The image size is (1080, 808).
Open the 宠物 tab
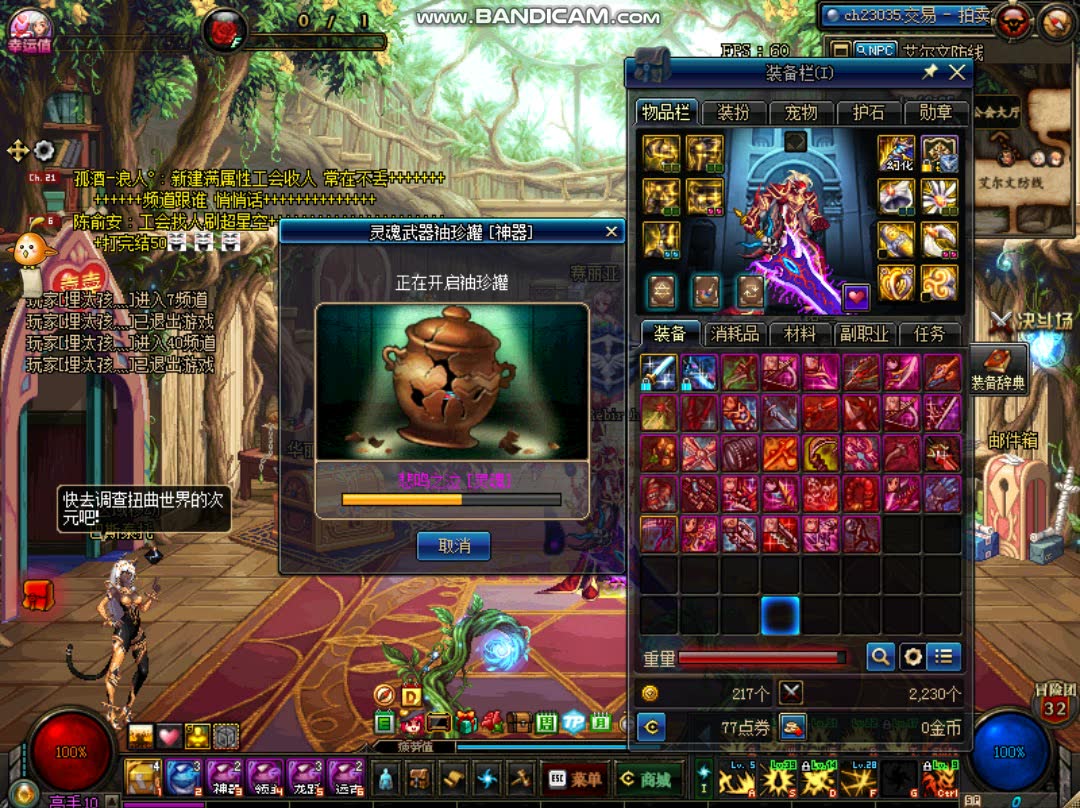tap(801, 112)
